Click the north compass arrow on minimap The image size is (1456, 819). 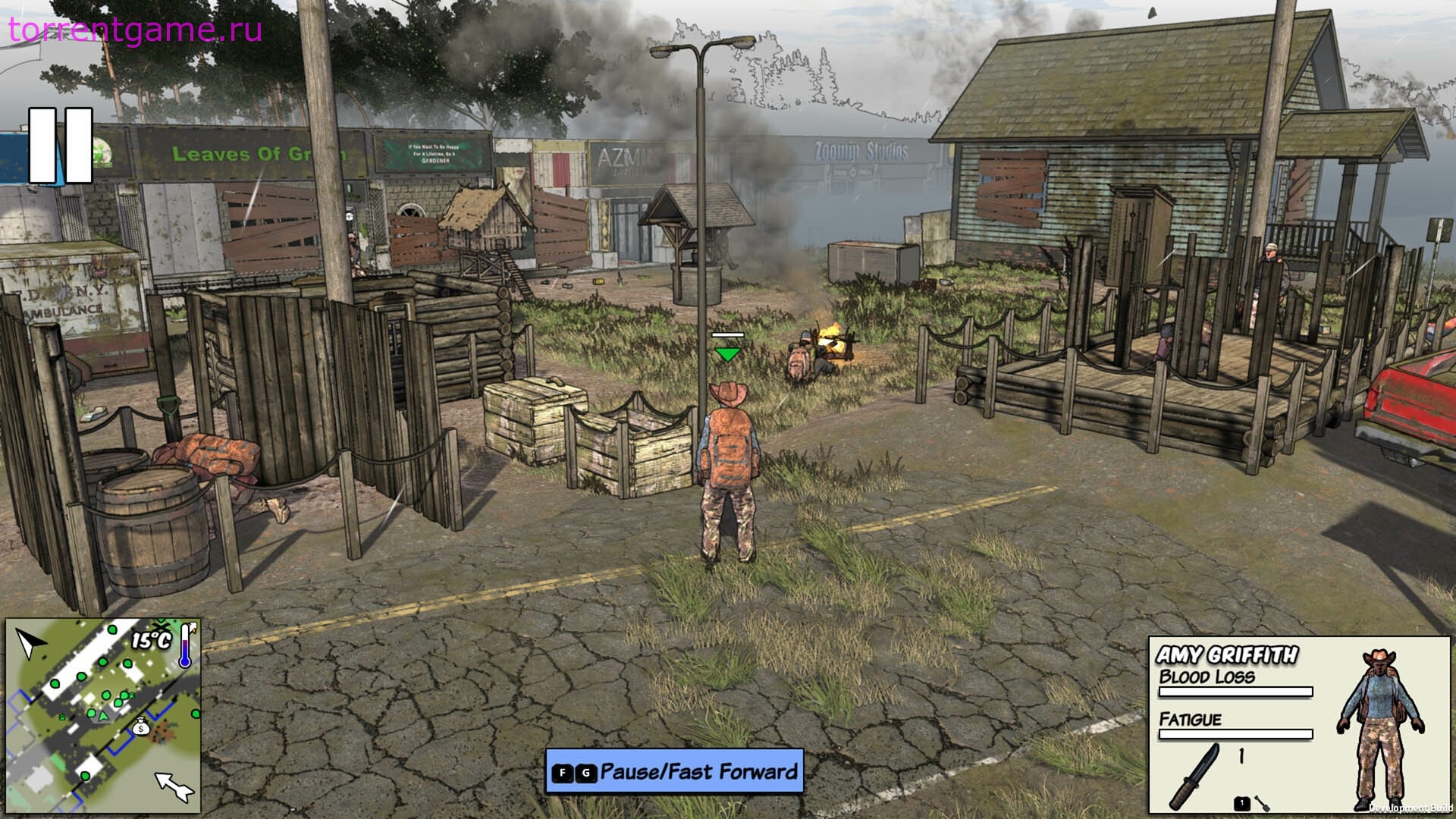pyautogui.click(x=30, y=644)
